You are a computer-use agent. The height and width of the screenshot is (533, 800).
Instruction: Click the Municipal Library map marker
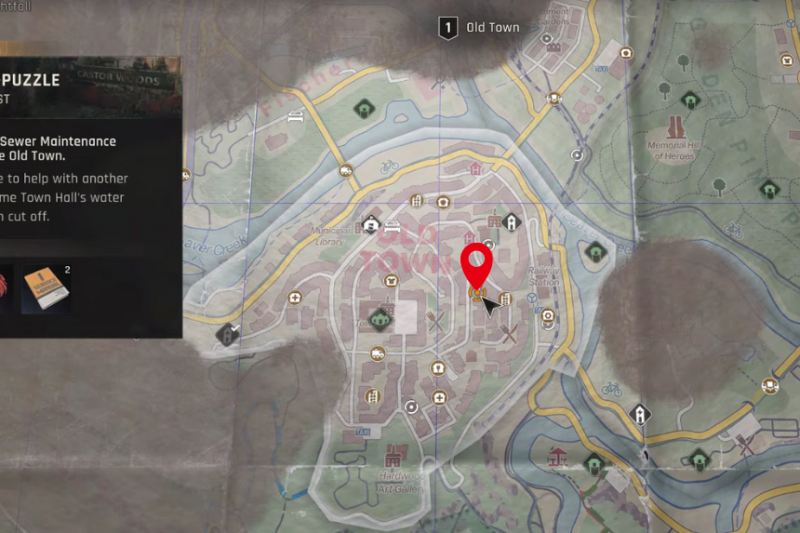[x=371, y=225]
